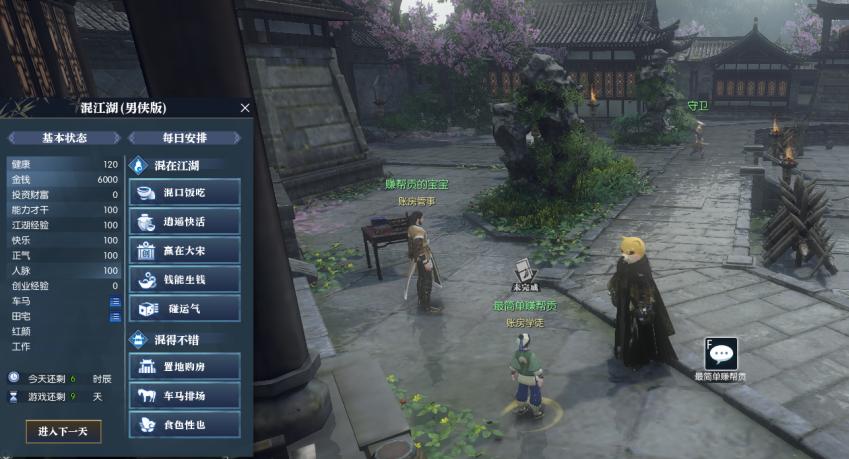Close the 混江湖 panel
The height and width of the screenshot is (459, 849).
(245, 107)
